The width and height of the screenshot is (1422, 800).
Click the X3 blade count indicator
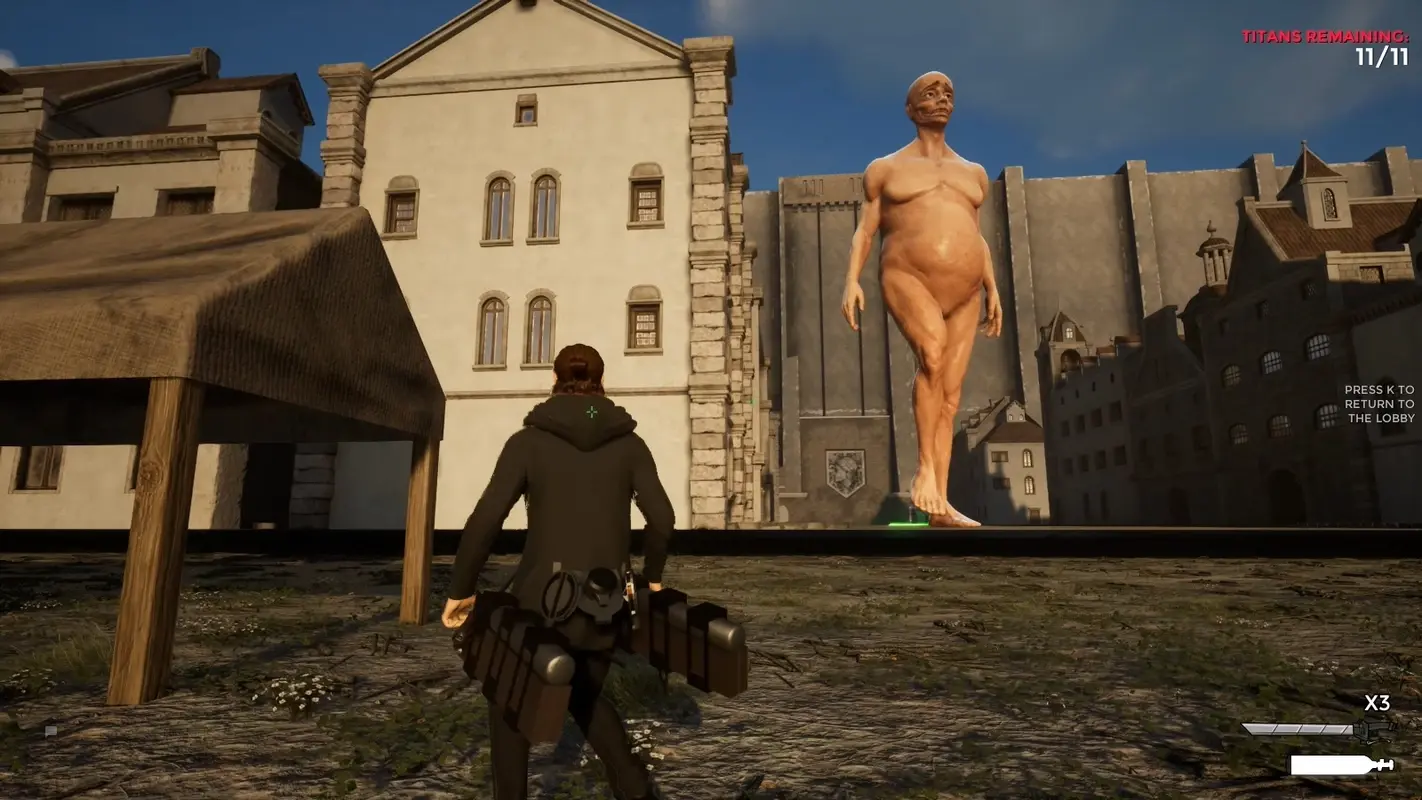(1377, 704)
